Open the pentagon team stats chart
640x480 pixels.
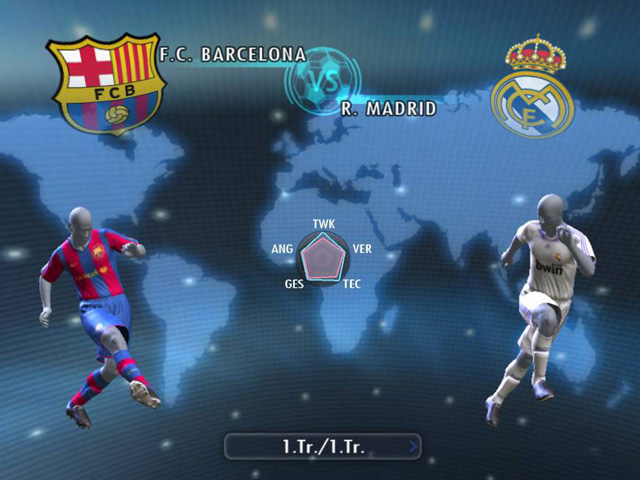[x=322, y=259]
